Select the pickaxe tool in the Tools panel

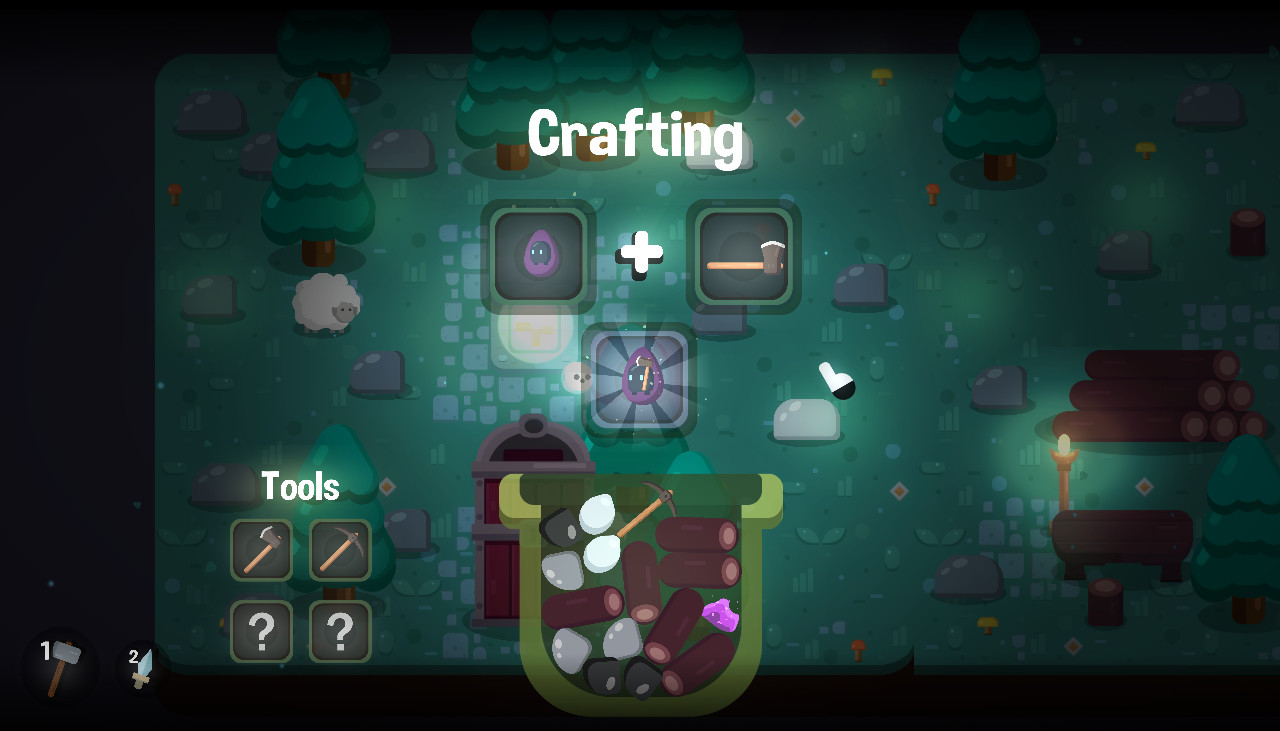coord(340,550)
